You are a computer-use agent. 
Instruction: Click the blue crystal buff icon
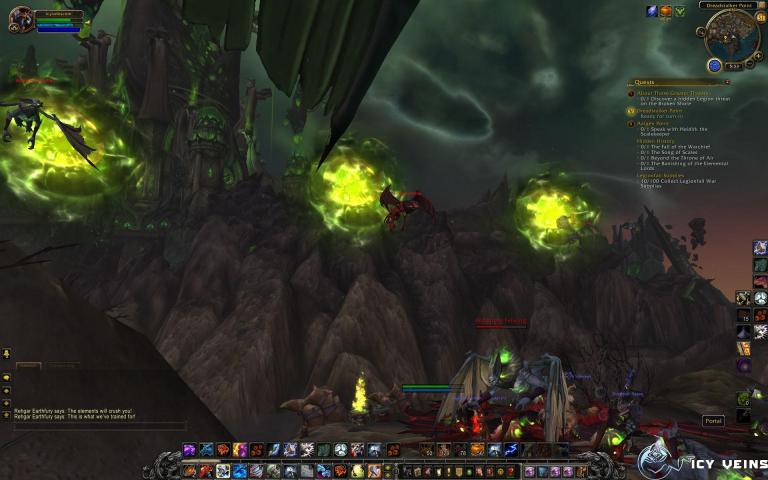[x=652, y=11]
